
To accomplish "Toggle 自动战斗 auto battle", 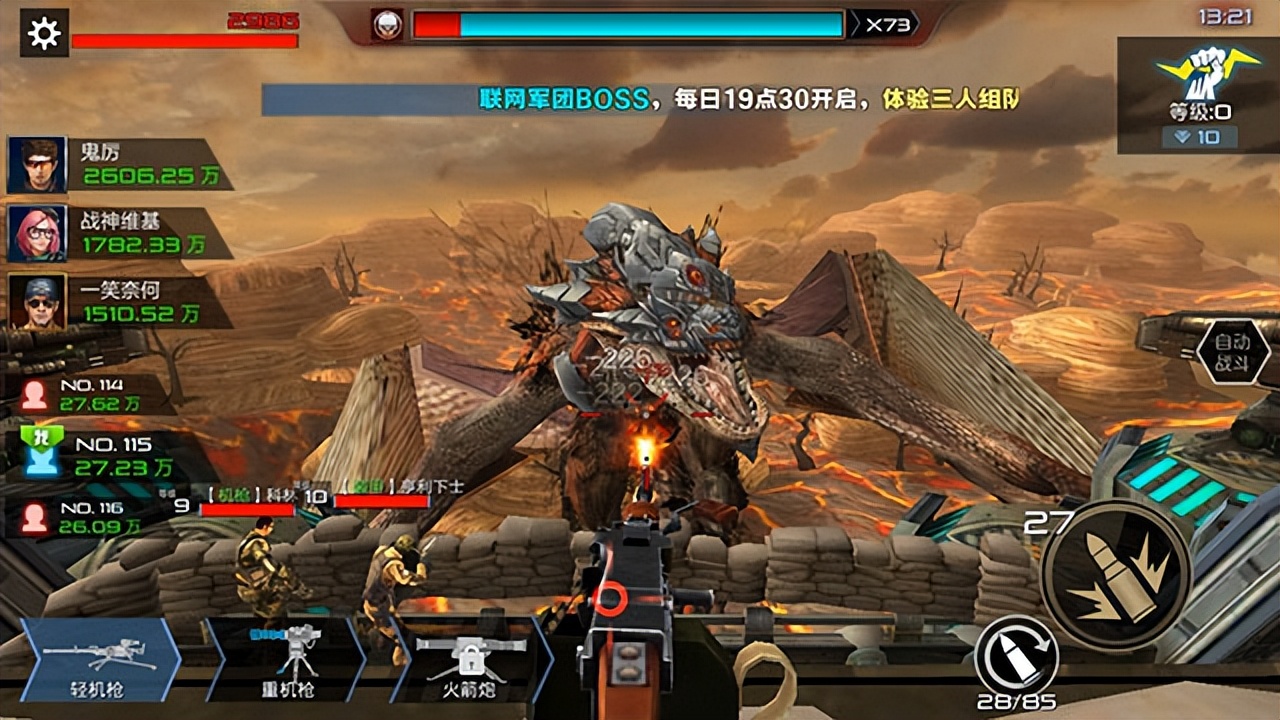I will [x=1232, y=353].
